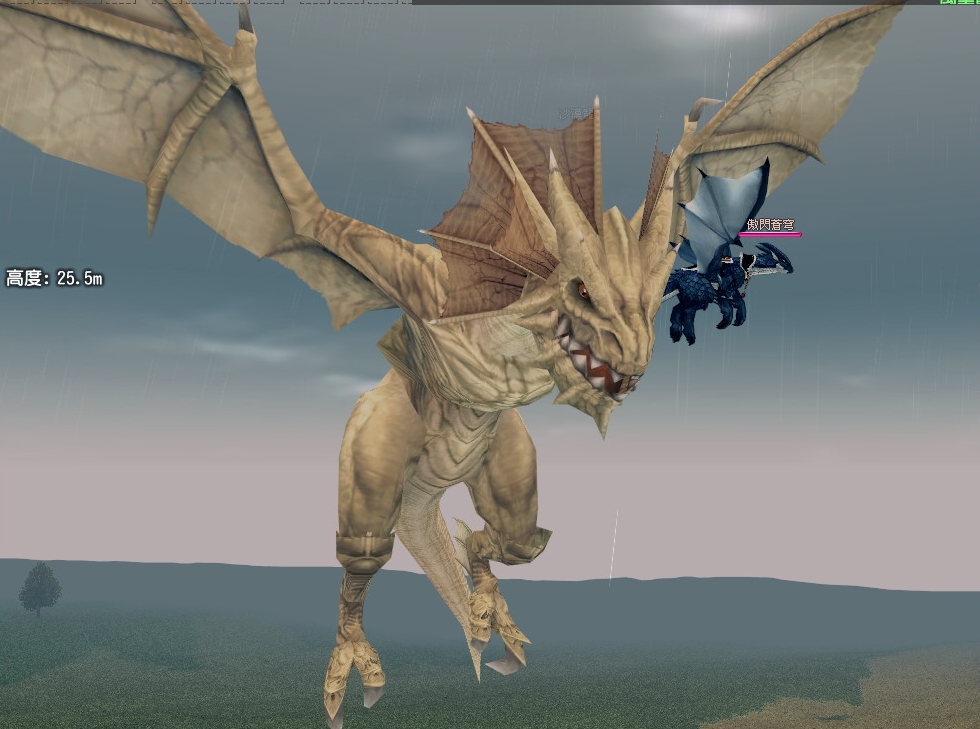The height and width of the screenshot is (729, 980).
Task: Select the player nameplate 傲閃蒼穹
Action: (770, 225)
